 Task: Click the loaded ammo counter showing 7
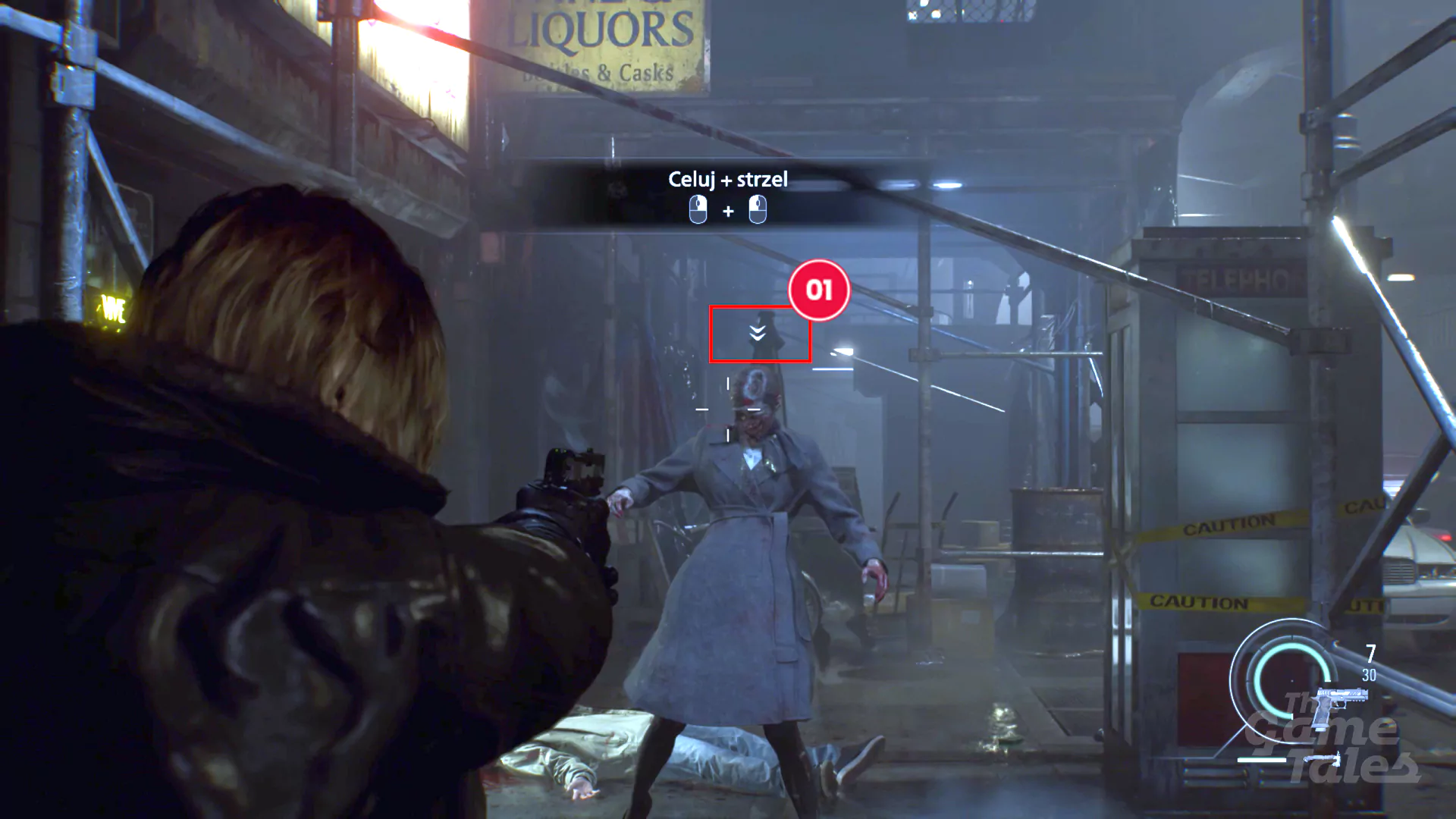click(1370, 653)
